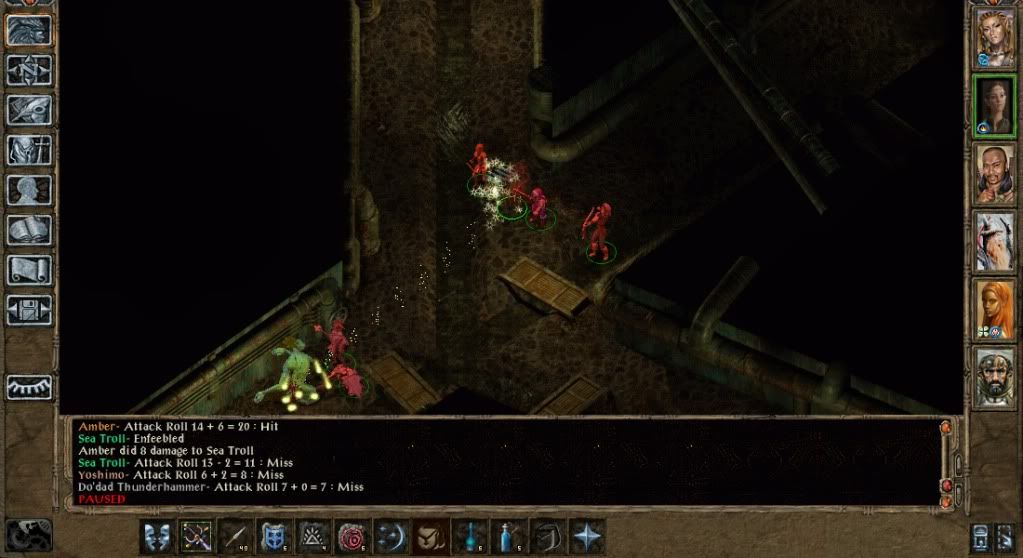Select the orange-haired woman portrait
1023x558 pixels.
coord(995,309)
